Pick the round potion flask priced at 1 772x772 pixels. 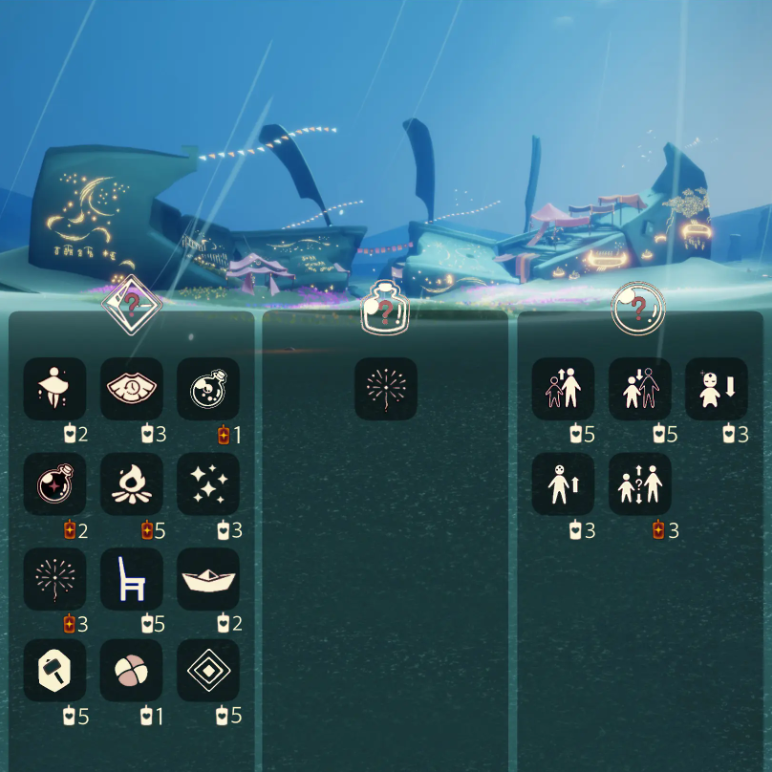[x=209, y=389]
